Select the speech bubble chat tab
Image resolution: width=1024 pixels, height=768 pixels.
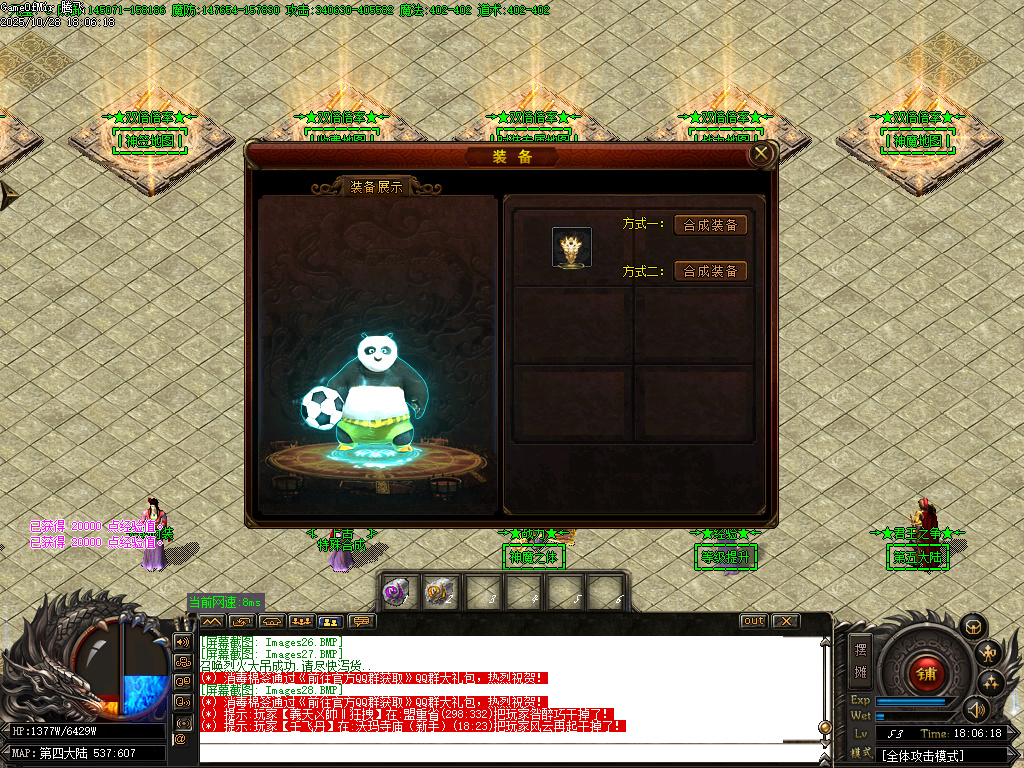(x=360, y=621)
